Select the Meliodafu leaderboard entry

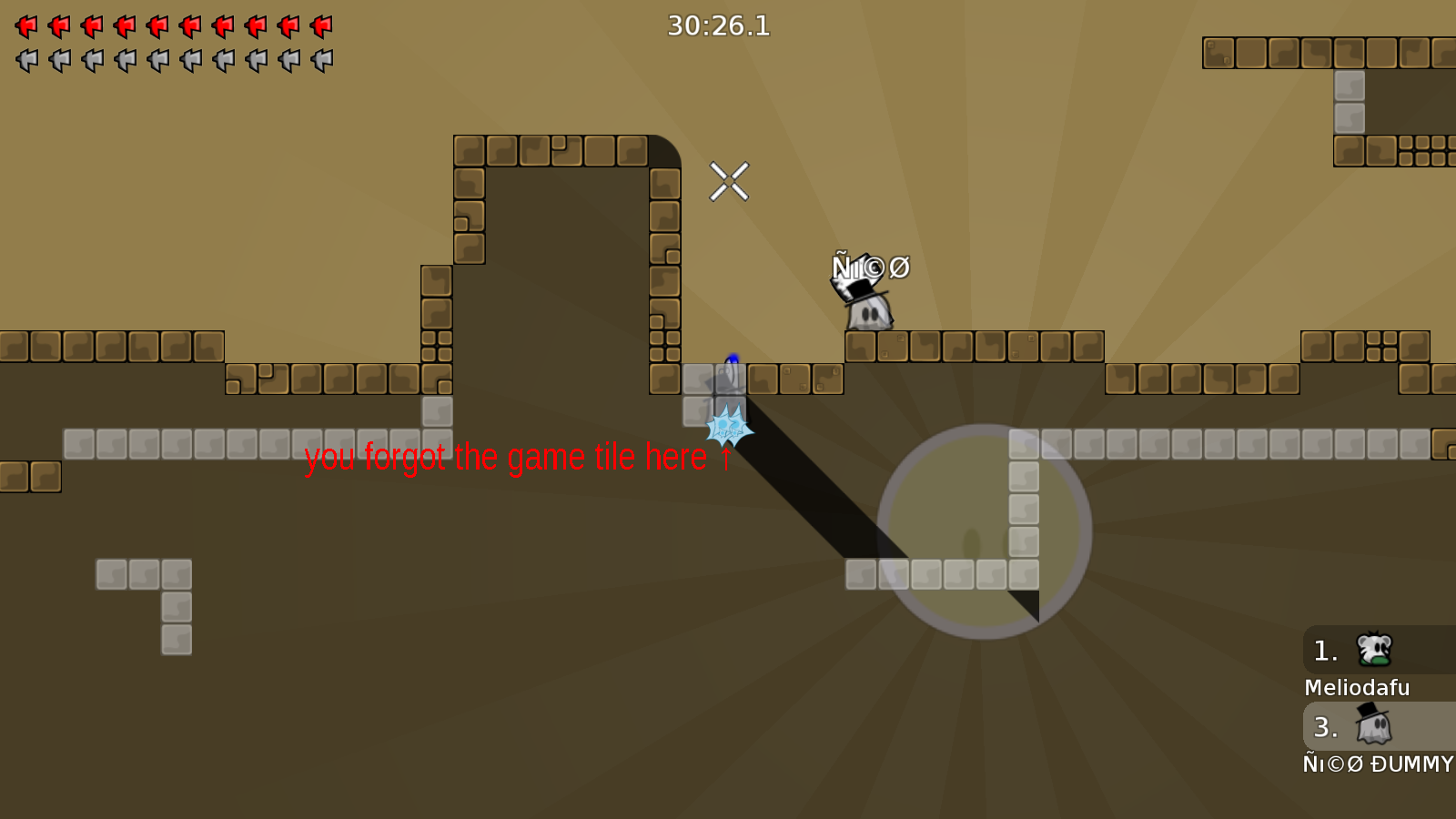tap(1357, 688)
